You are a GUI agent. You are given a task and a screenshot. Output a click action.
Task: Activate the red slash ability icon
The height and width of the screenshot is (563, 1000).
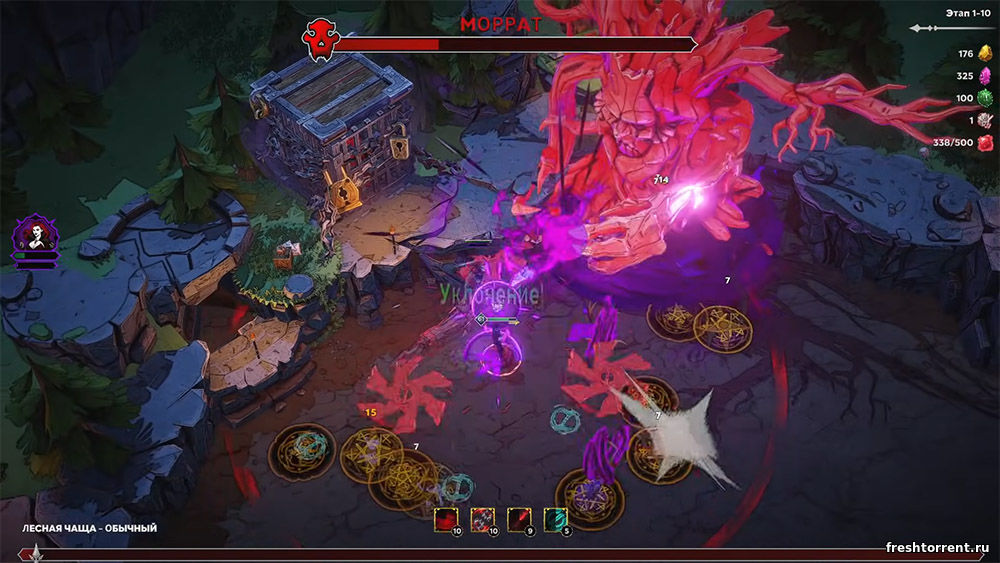[x=446, y=520]
